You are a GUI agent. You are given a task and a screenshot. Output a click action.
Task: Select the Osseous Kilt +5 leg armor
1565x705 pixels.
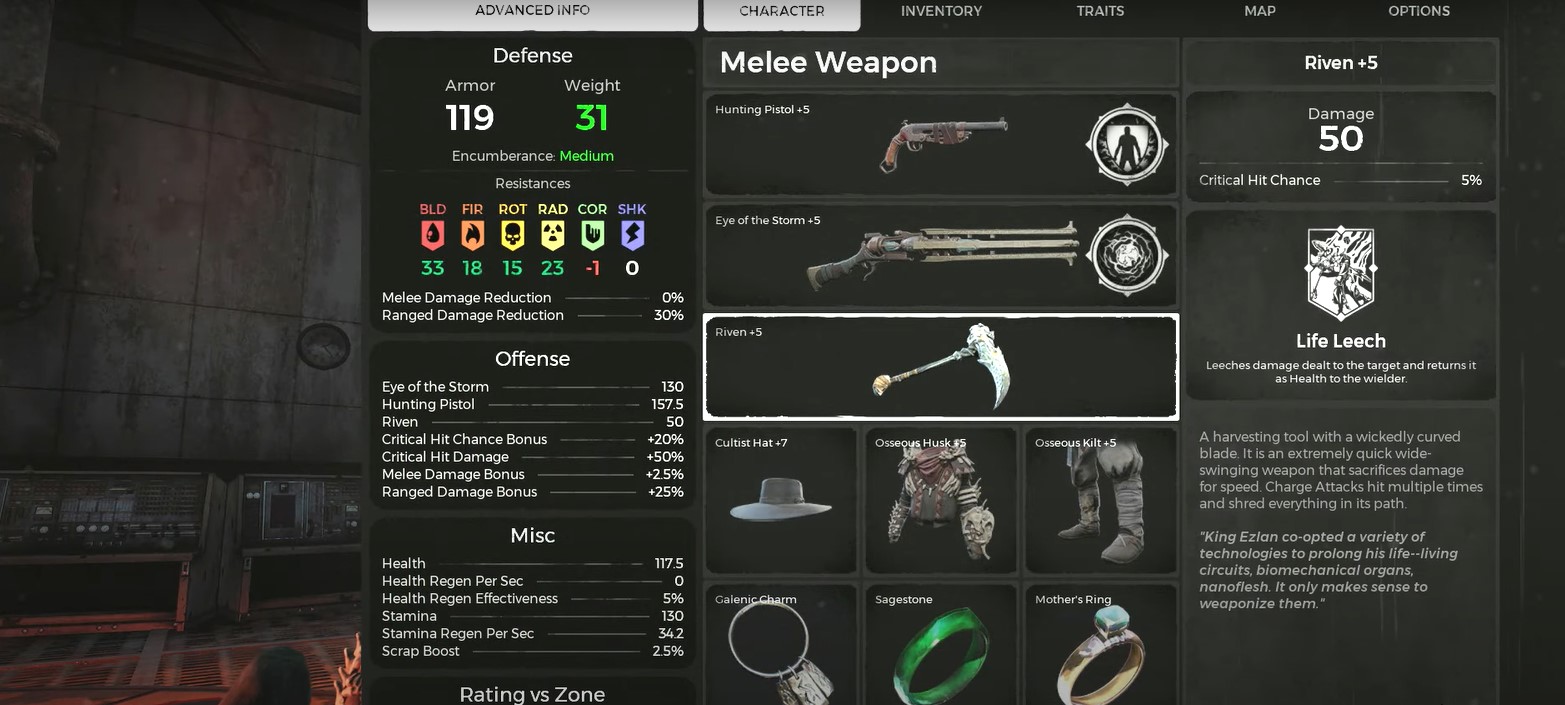point(1100,500)
